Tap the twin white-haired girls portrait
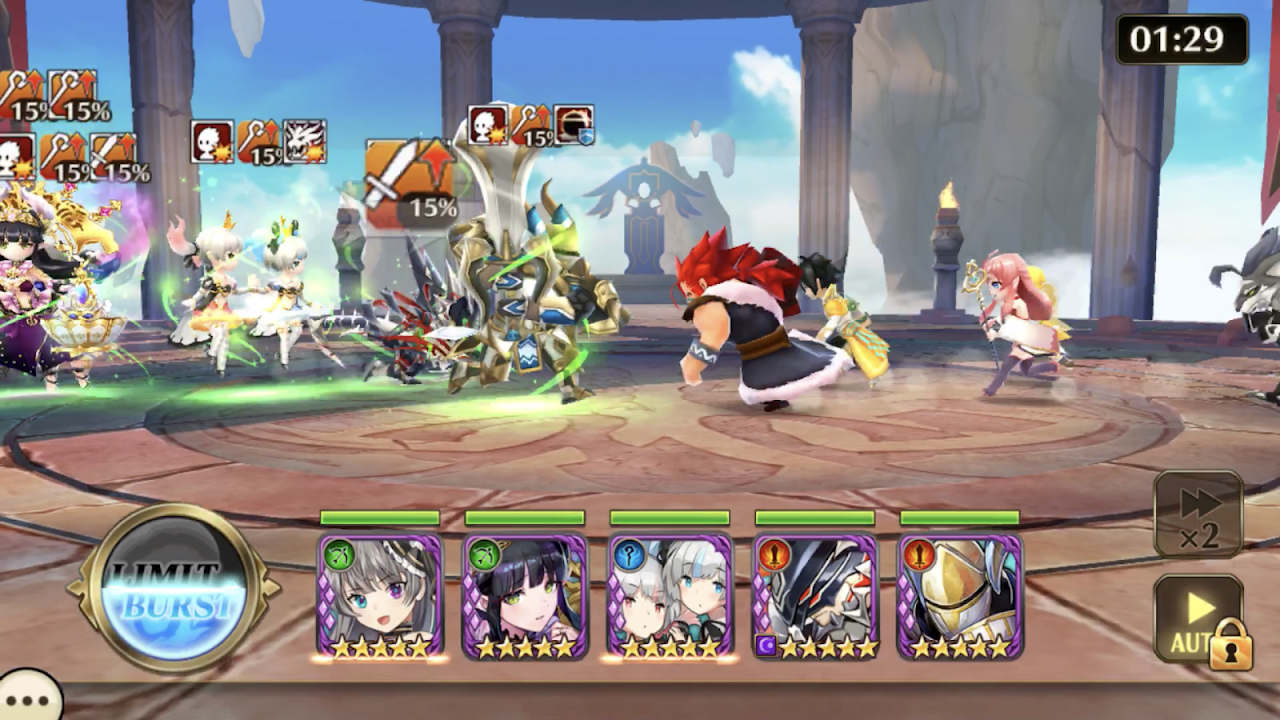1280x720 pixels. coord(670,596)
